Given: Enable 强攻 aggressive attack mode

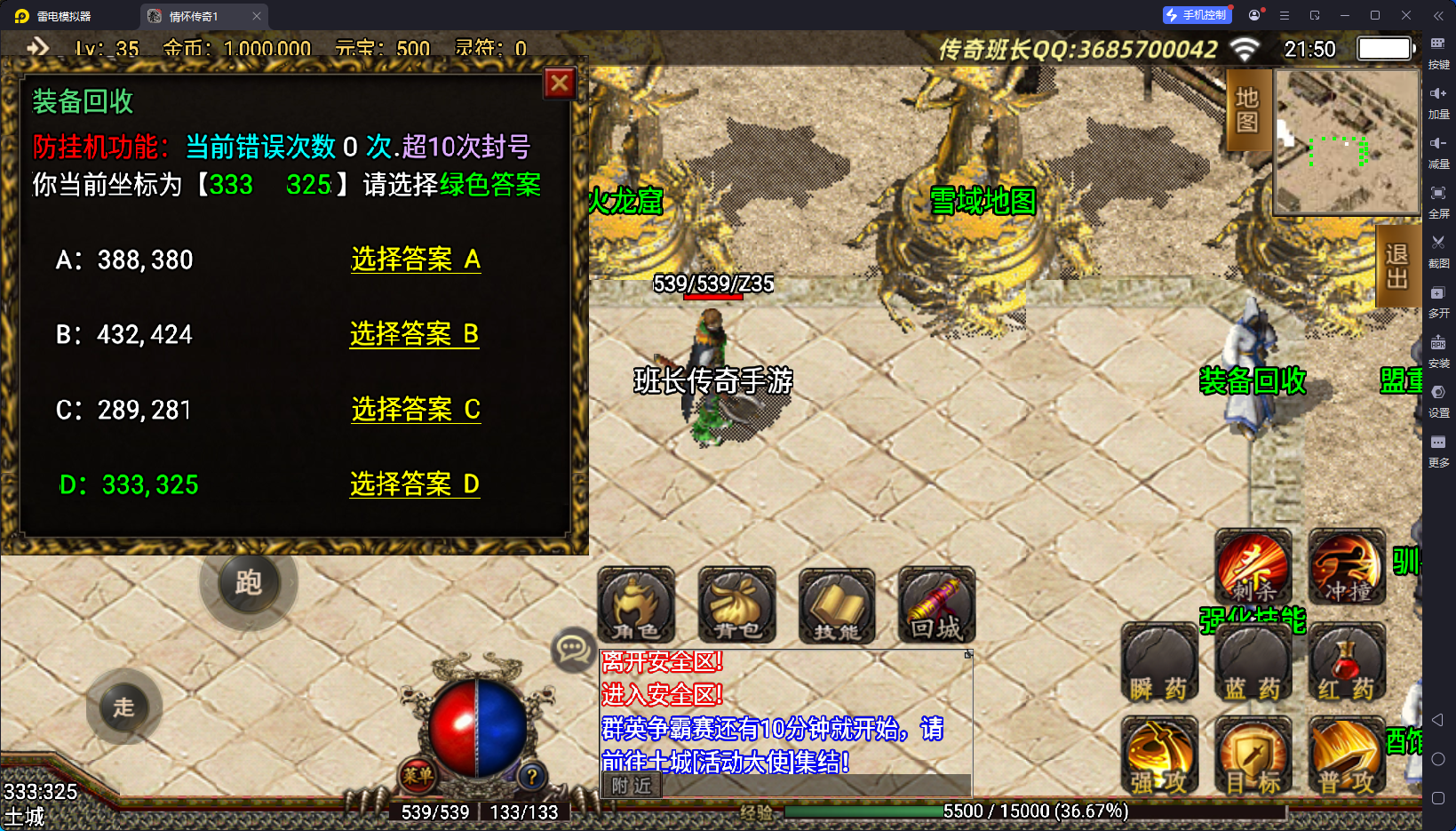Looking at the screenshot, I should click(x=1159, y=759).
